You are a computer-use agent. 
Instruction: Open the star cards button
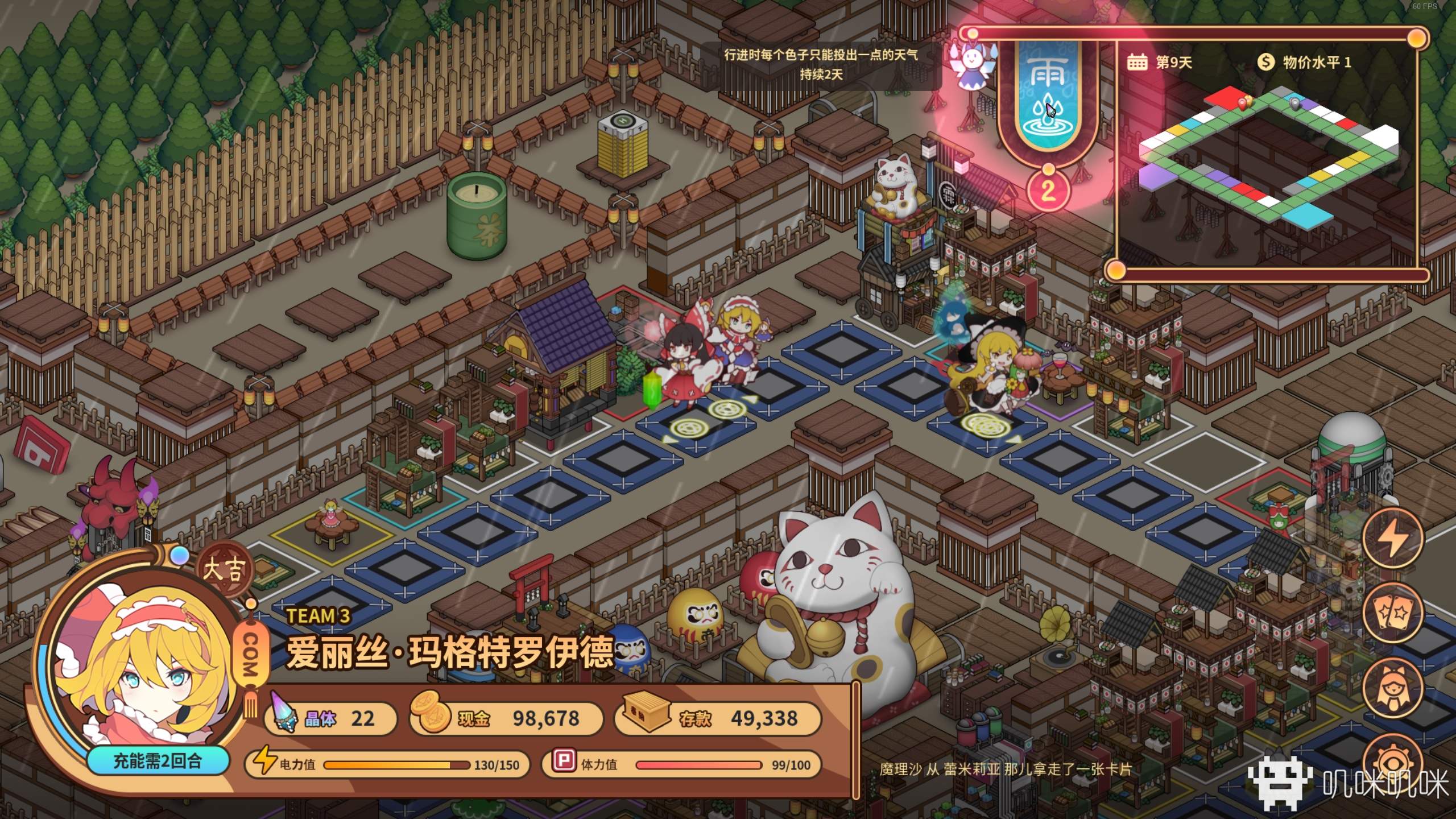(x=1392, y=613)
